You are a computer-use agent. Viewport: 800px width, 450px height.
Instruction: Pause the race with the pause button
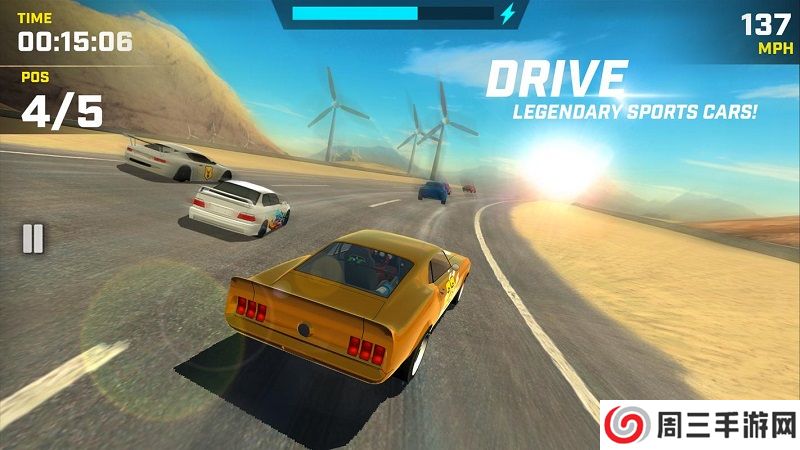point(33,238)
